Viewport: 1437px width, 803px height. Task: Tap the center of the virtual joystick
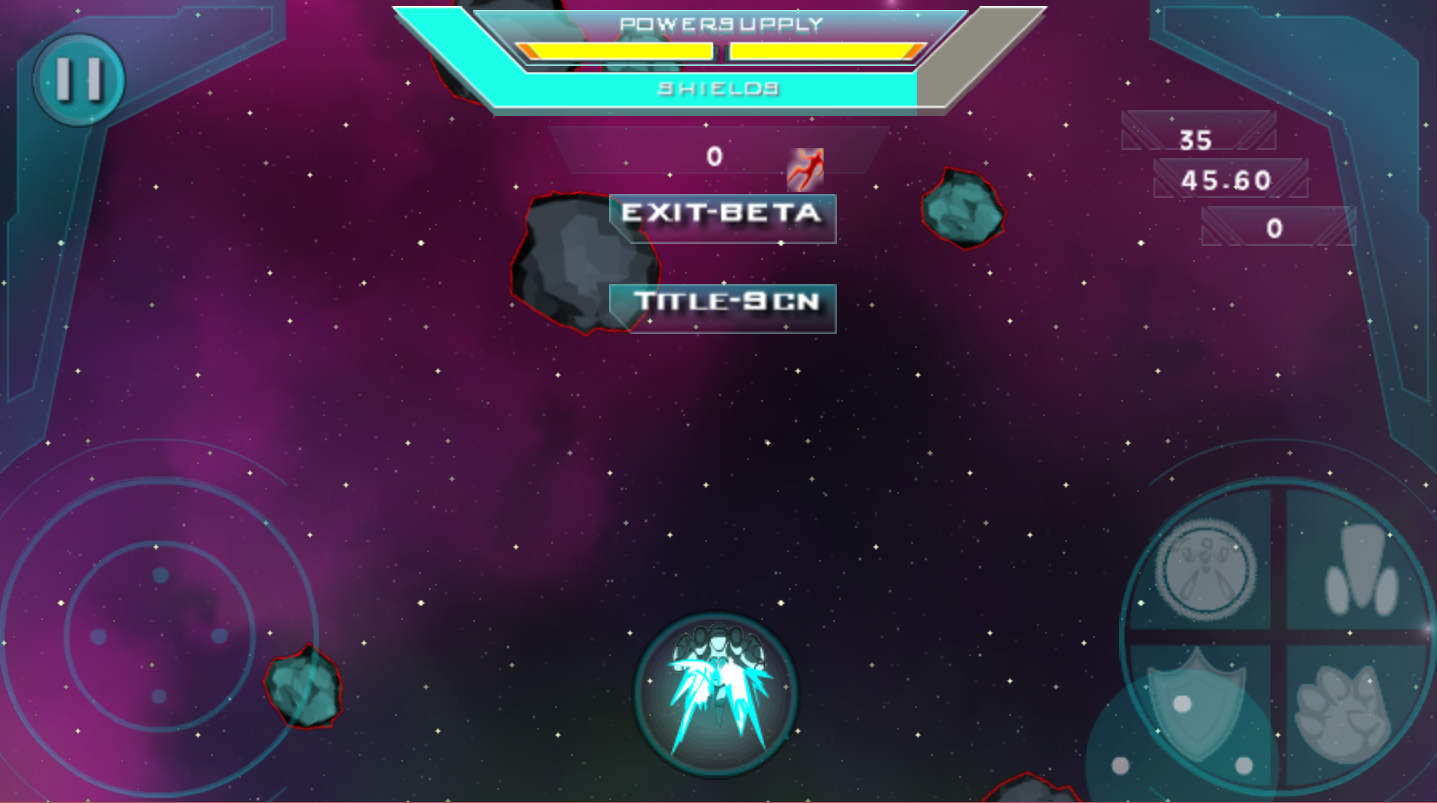click(x=159, y=635)
